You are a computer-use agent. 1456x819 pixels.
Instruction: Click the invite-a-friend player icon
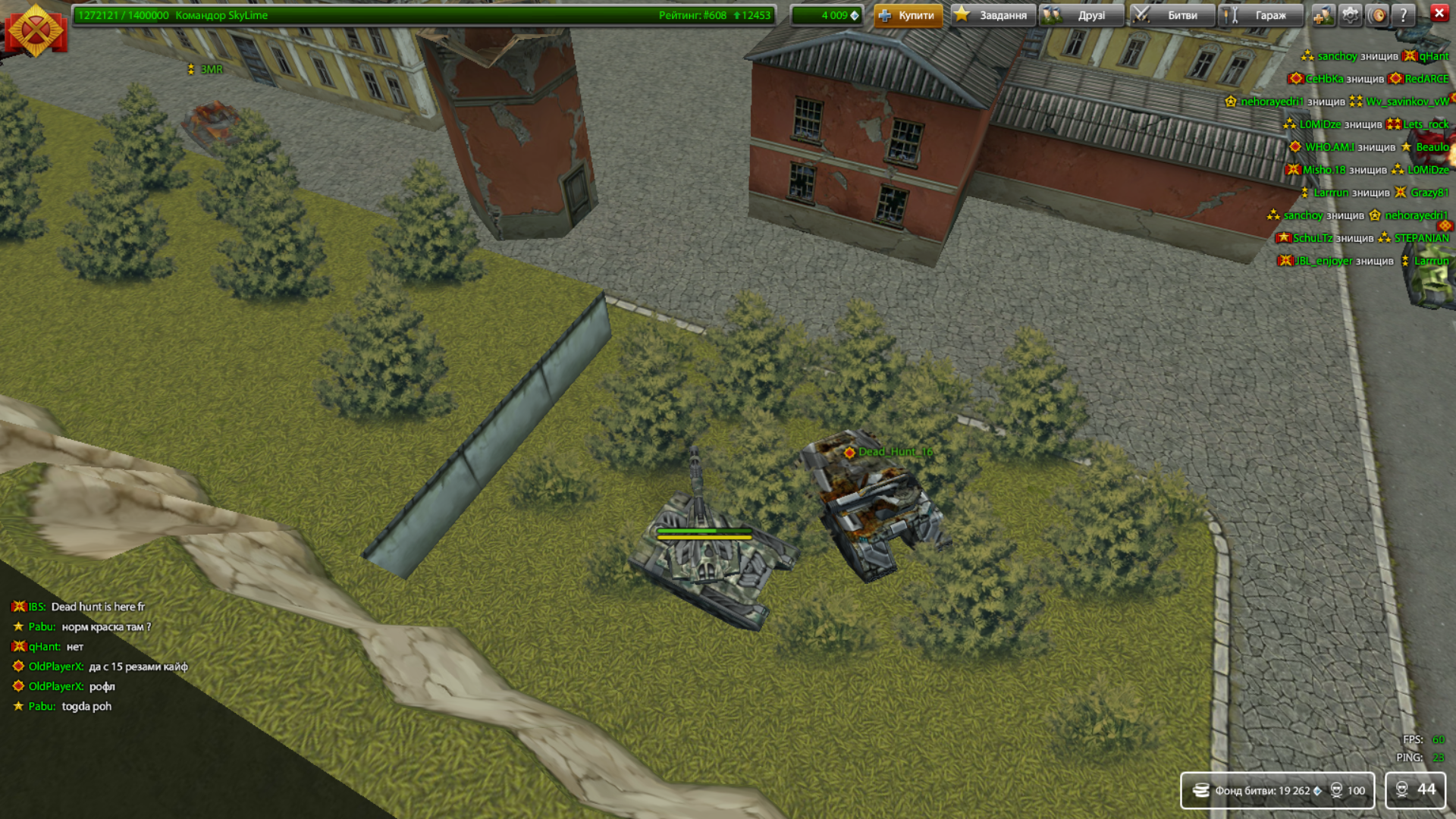1323,14
